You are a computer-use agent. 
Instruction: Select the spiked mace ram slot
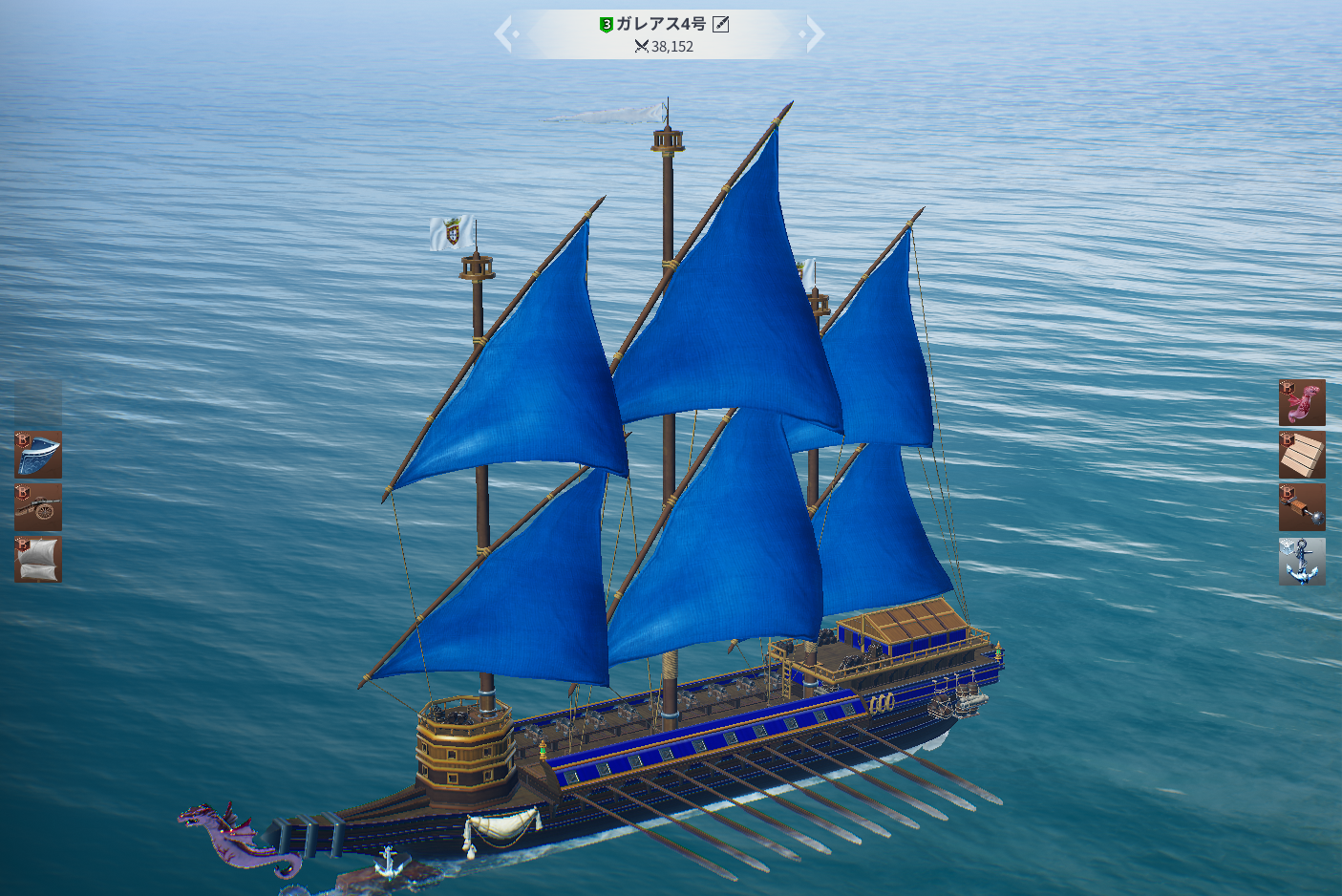pyautogui.click(x=1302, y=506)
